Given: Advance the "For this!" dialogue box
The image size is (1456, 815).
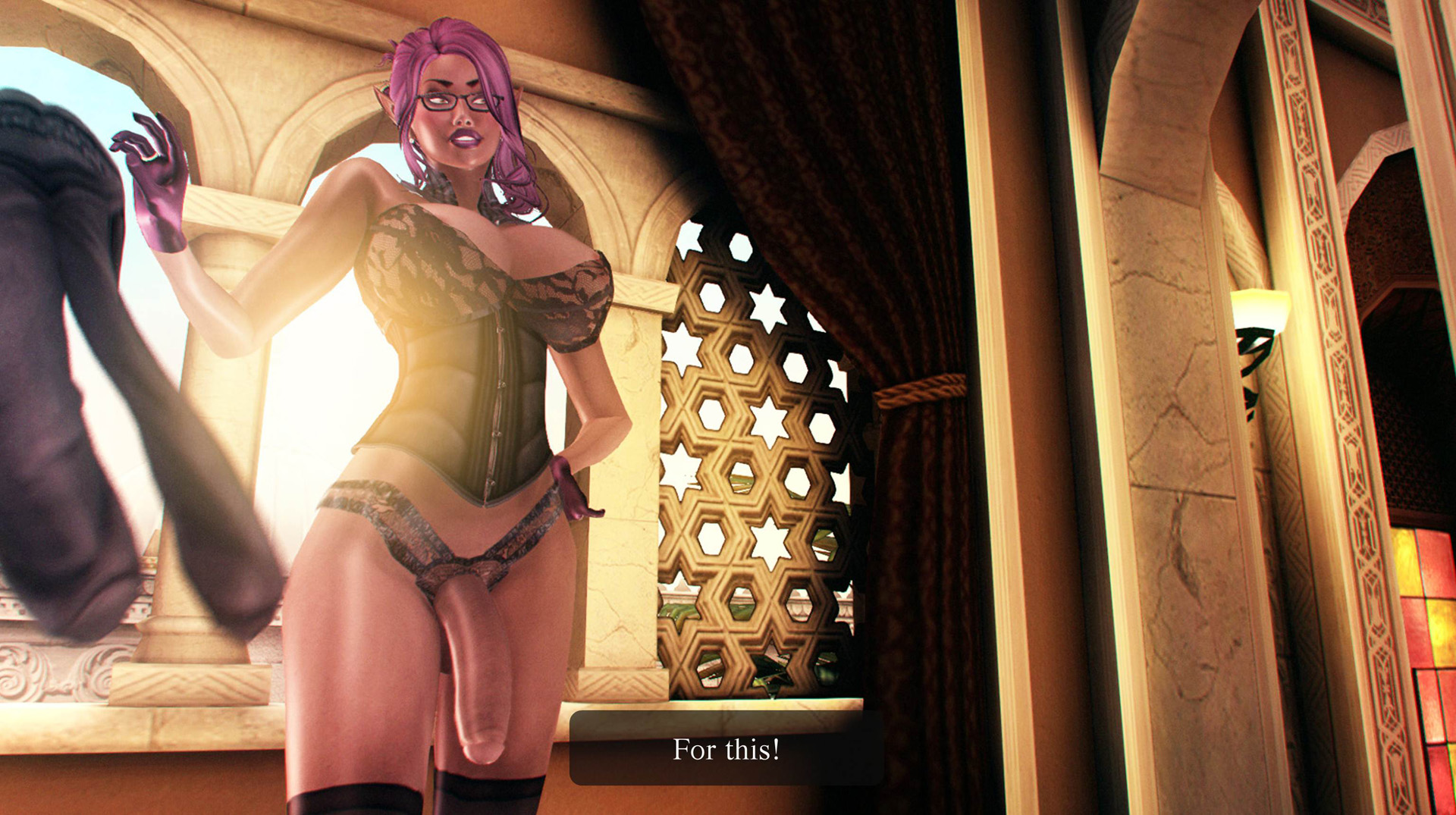Looking at the screenshot, I should [726, 748].
